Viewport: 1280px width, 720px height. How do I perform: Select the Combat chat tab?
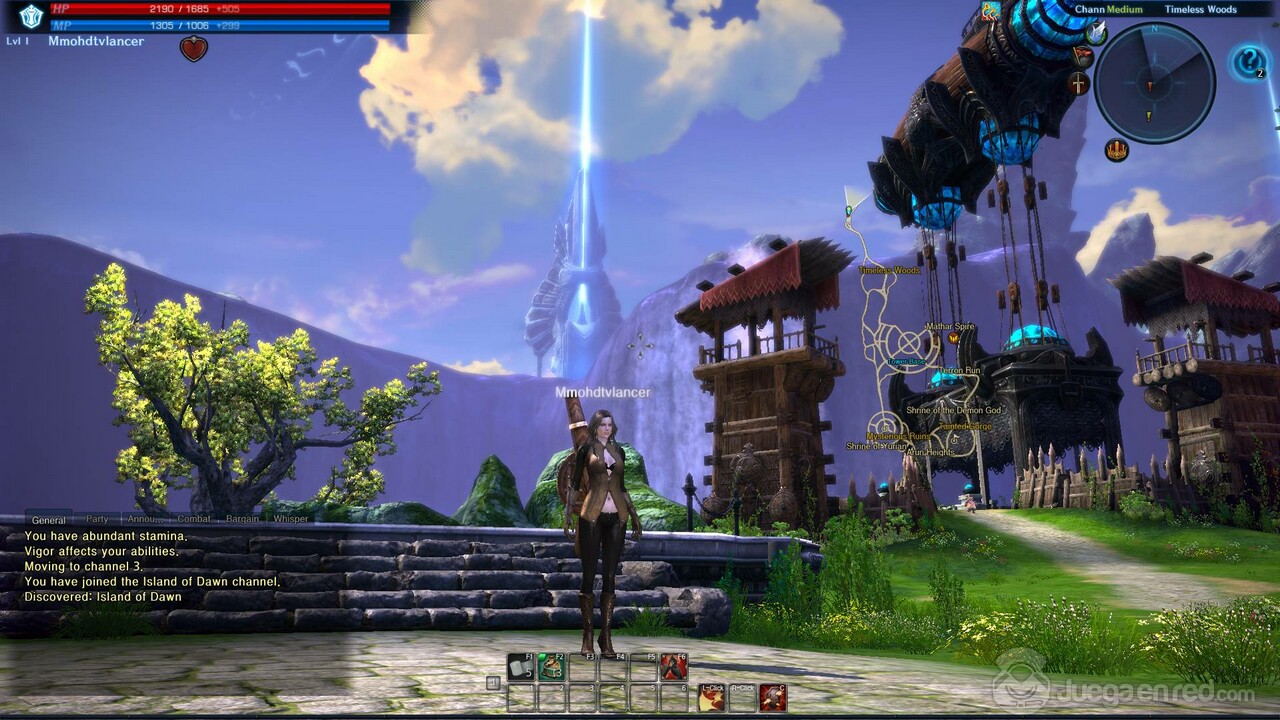(194, 519)
